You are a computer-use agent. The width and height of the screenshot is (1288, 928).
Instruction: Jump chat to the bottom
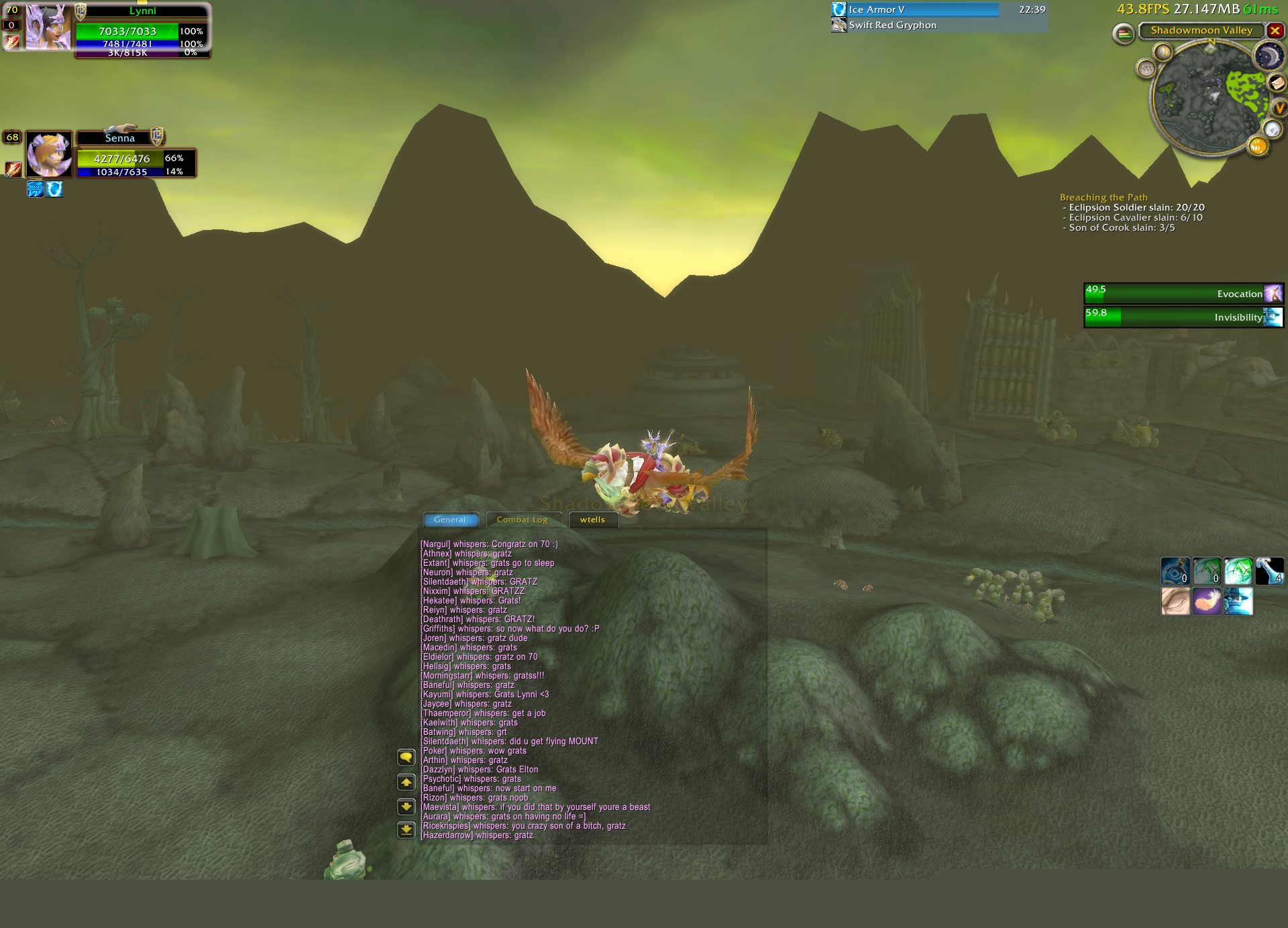click(x=406, y=830)
